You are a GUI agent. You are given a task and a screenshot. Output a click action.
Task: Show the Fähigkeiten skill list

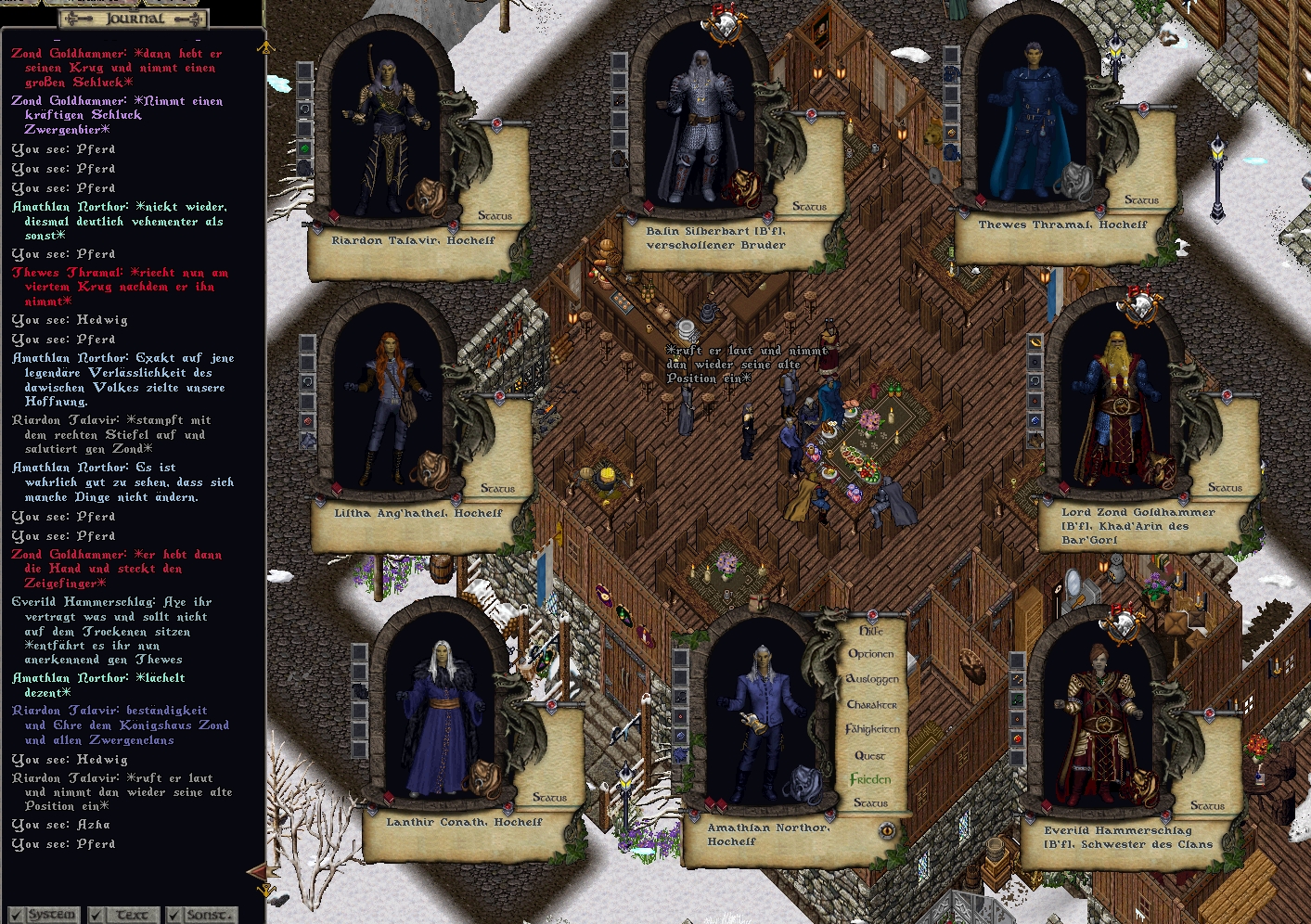point(872,729)
